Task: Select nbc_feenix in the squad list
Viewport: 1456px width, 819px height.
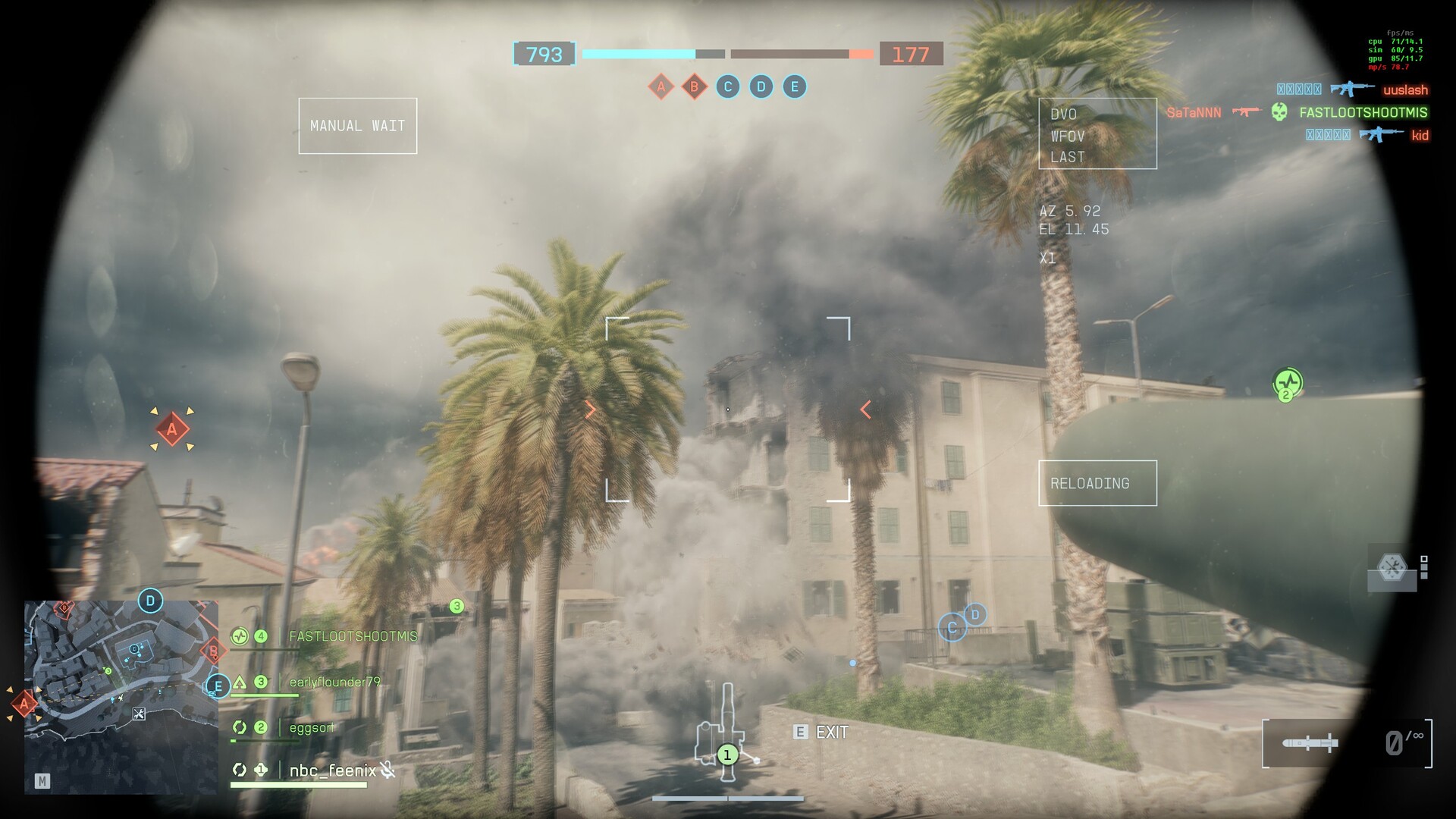Action: point(332,770)
